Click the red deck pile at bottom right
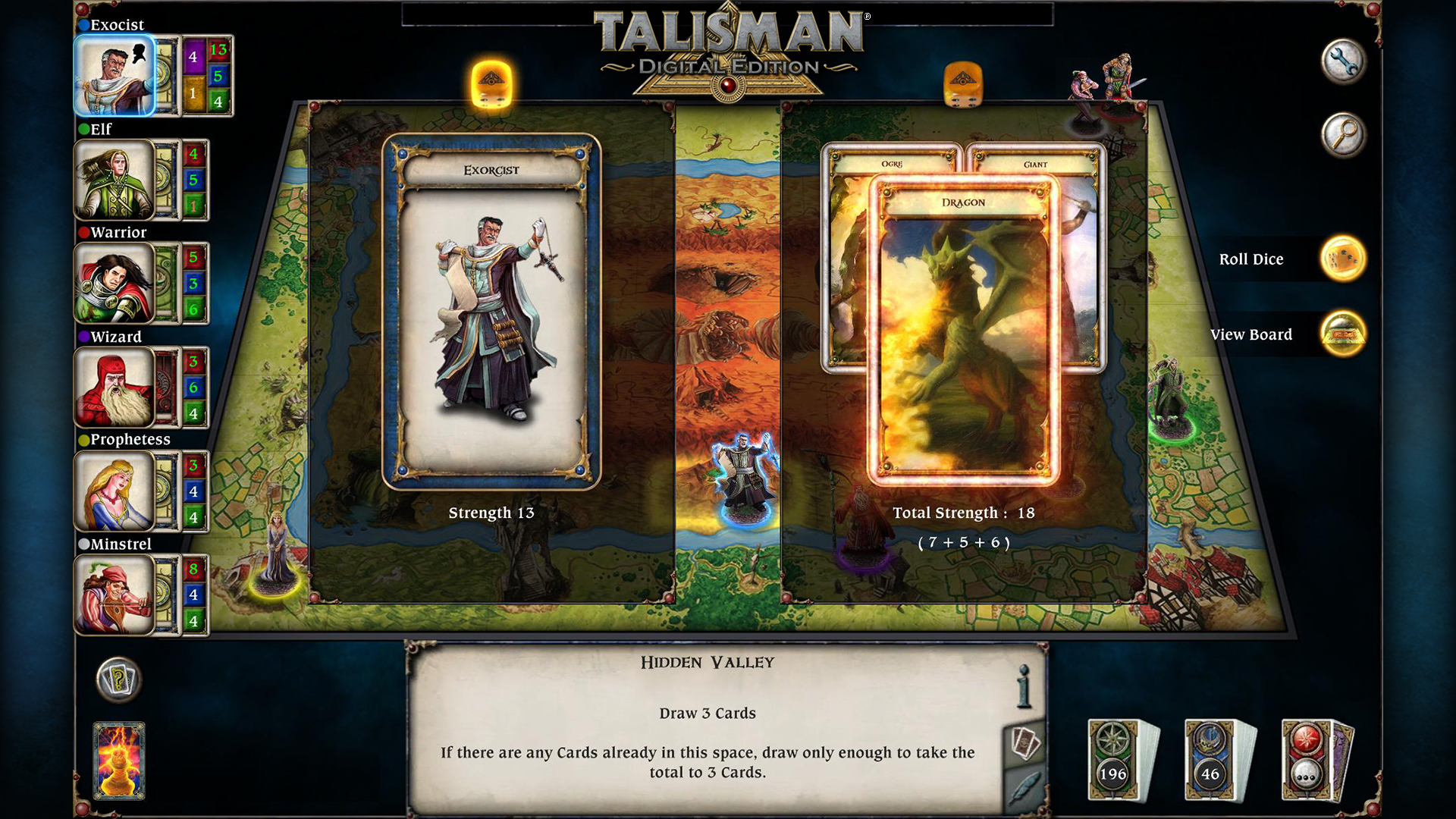 click(x=1307, y=758)
